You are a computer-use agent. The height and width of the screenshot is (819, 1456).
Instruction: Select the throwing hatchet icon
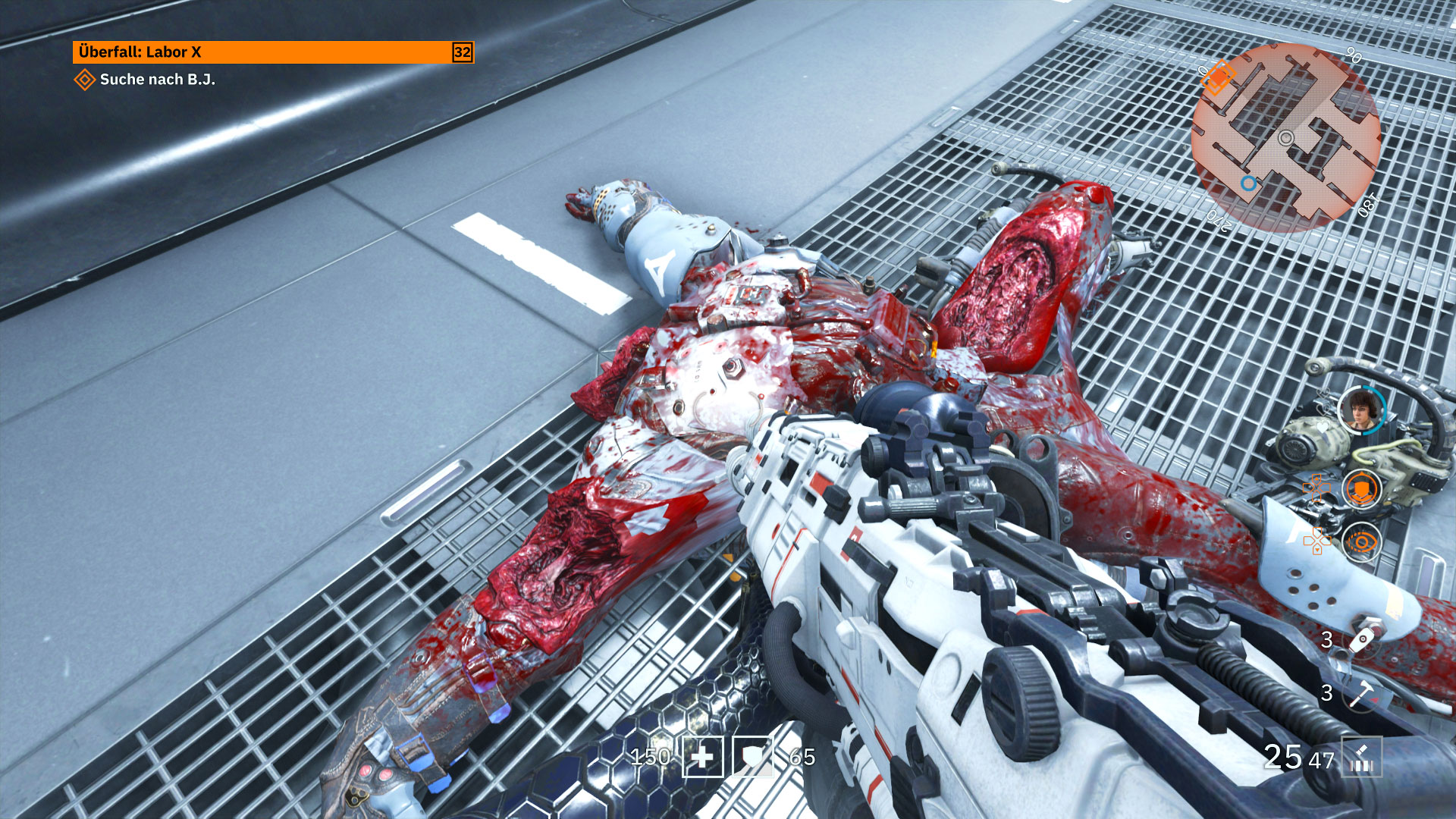click(x=1362, y=692)
